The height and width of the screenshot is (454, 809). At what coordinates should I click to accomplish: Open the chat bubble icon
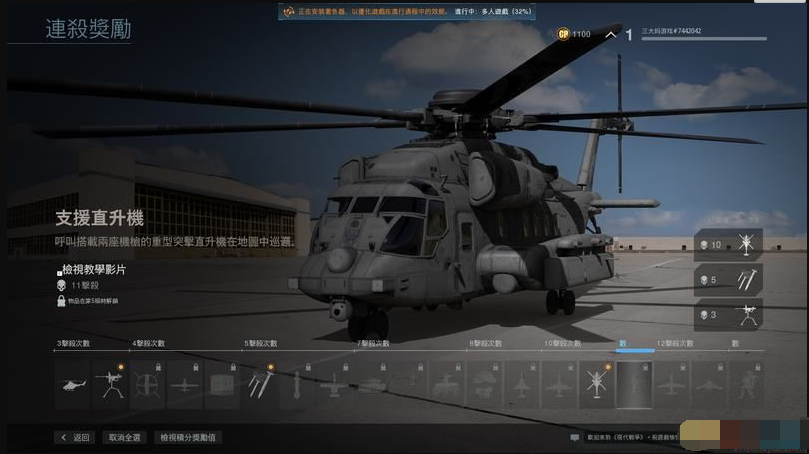[574, 437]
